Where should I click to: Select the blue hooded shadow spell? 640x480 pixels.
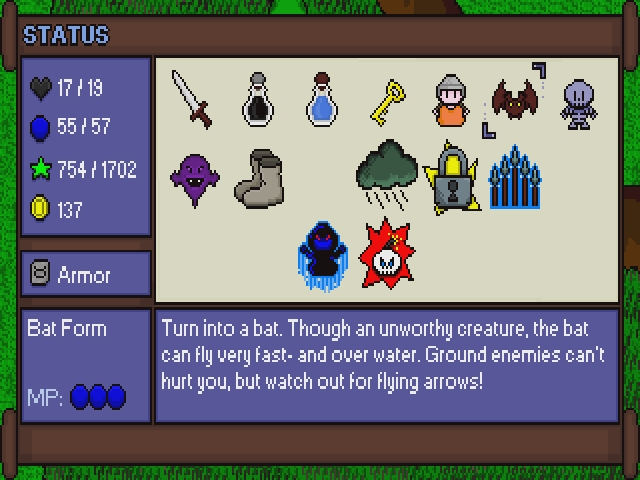click(x=322, y=249)
